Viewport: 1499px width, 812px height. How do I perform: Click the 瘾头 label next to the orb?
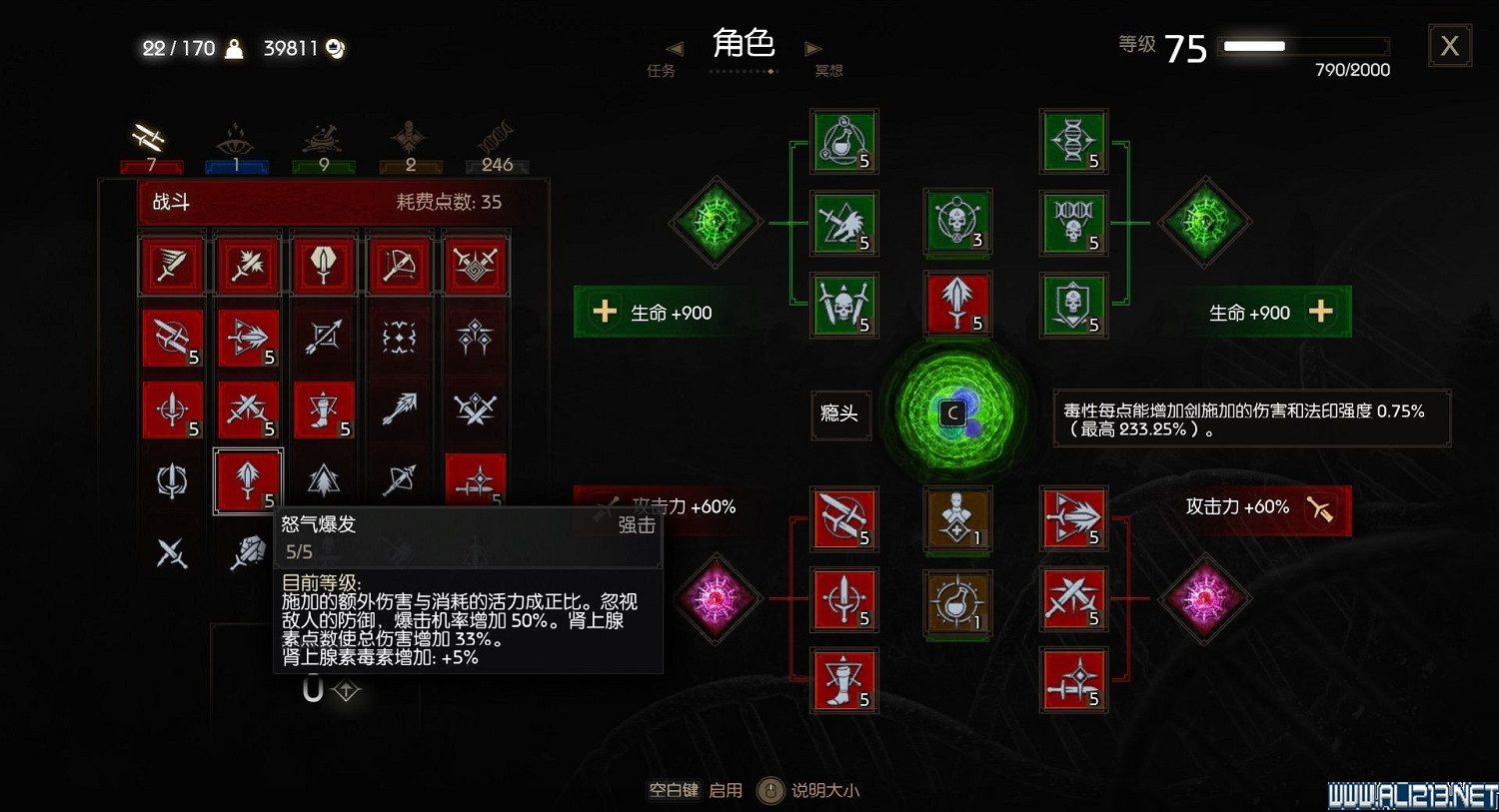point(840,415)
